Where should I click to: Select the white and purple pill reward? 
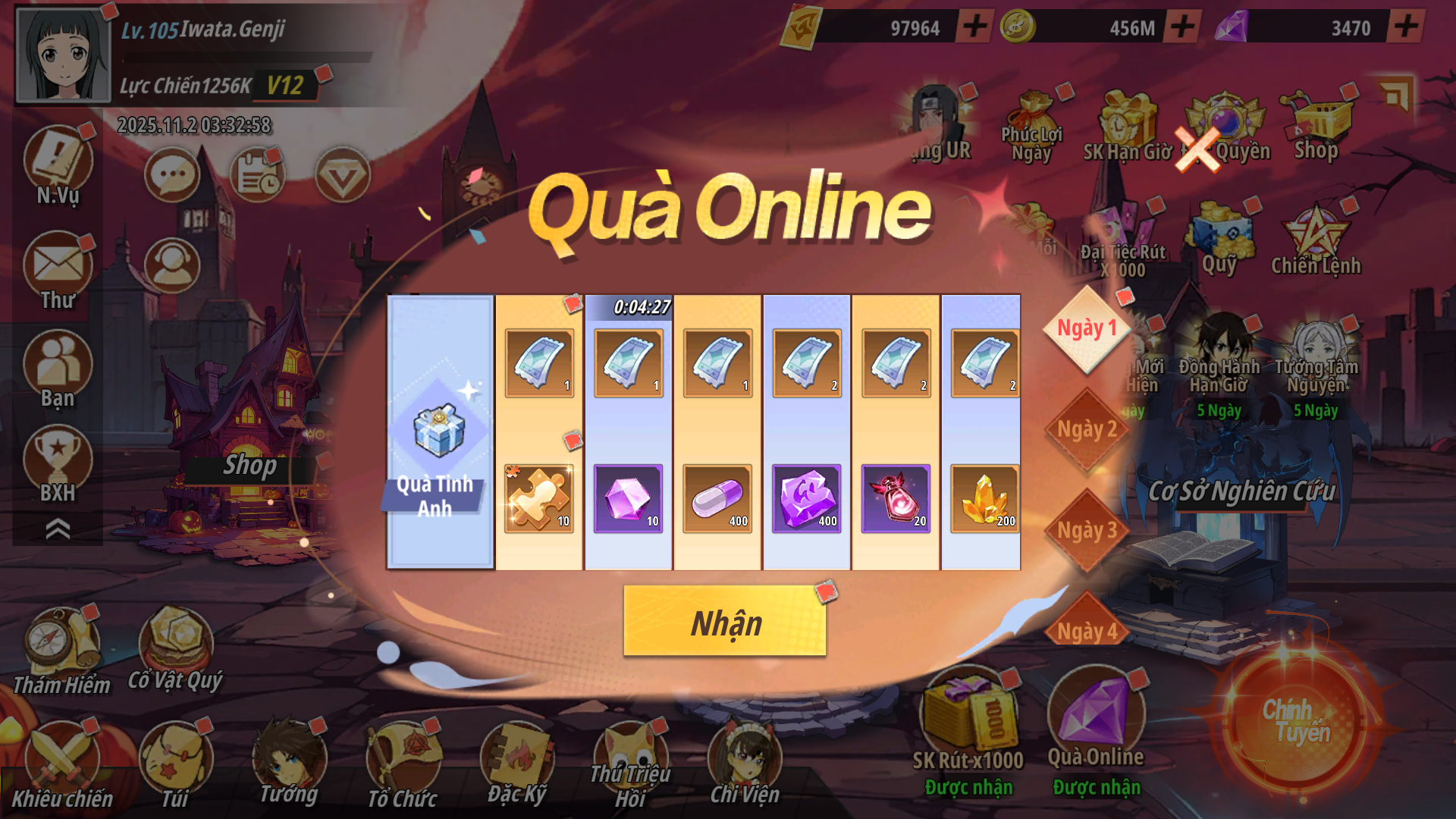click(x=717, y=498)
